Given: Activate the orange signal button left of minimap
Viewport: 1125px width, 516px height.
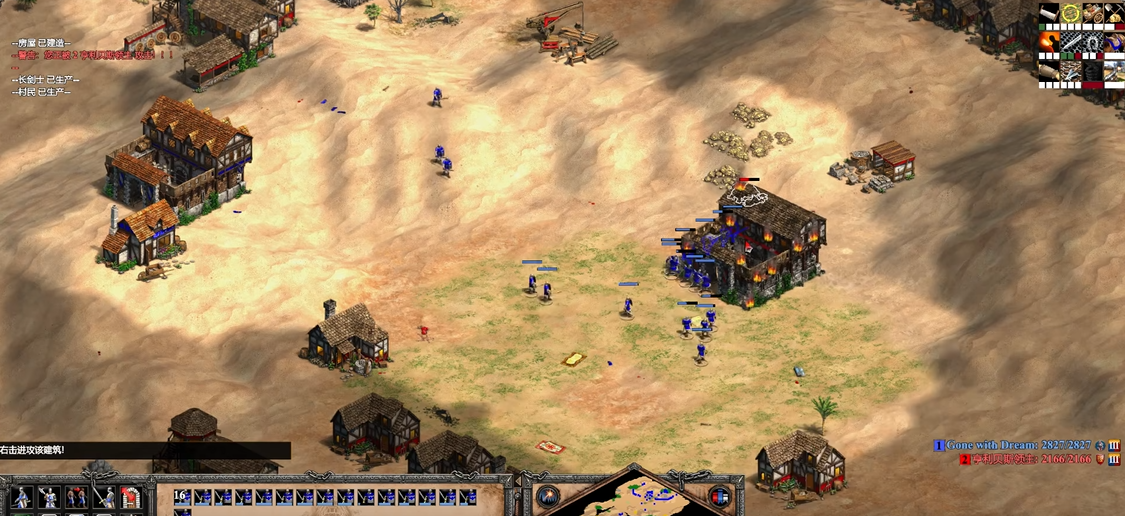Looking at the screenshot, I should 548,497.
